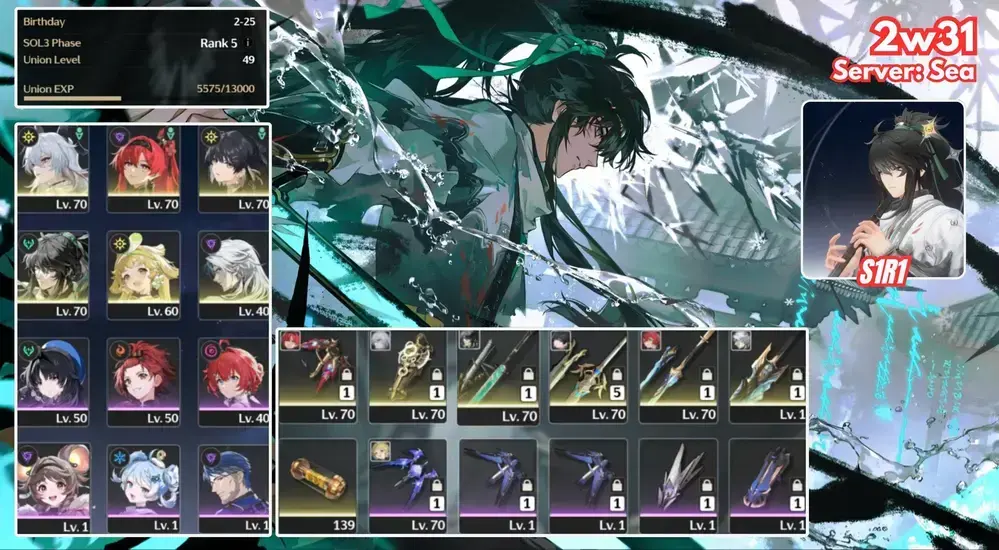Pick the blonde Lv. 60 character portrait
This screenshot has height=550, width=999.
click(x=143, y=272)
